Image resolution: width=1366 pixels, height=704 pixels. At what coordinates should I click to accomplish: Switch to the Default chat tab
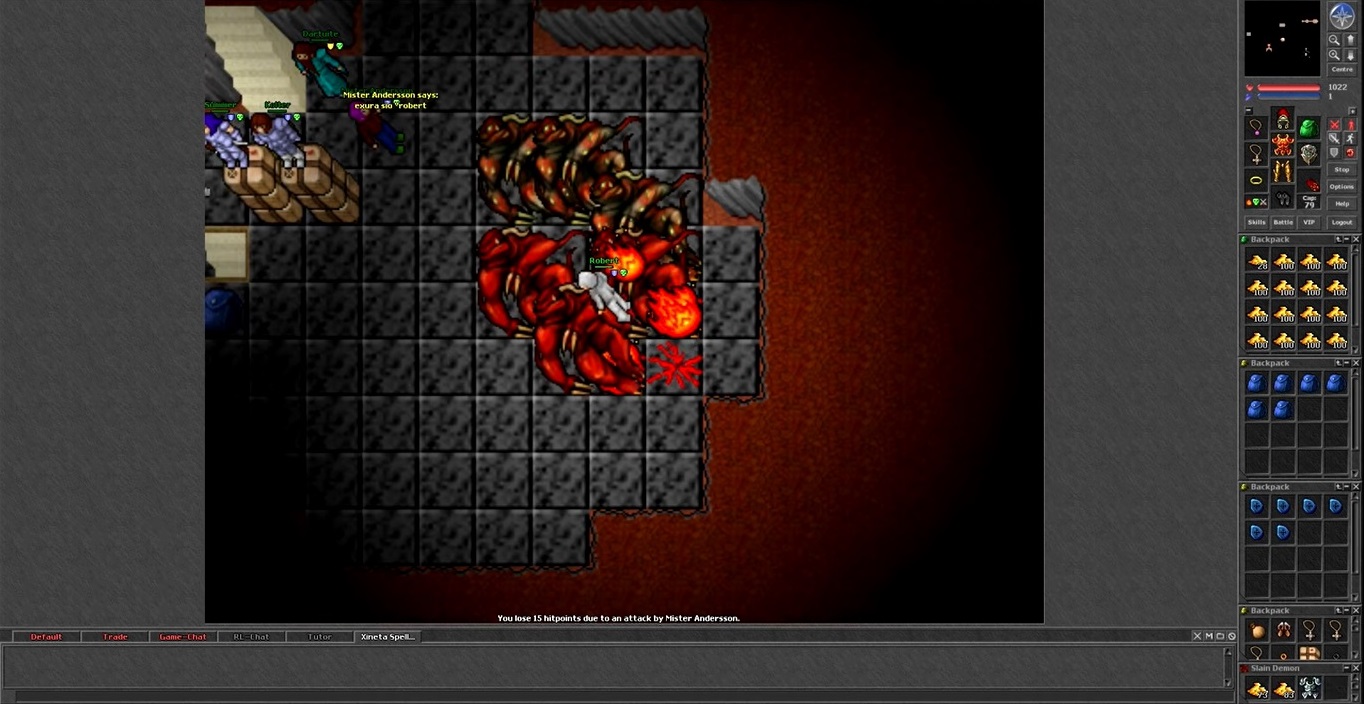(46, 637)
